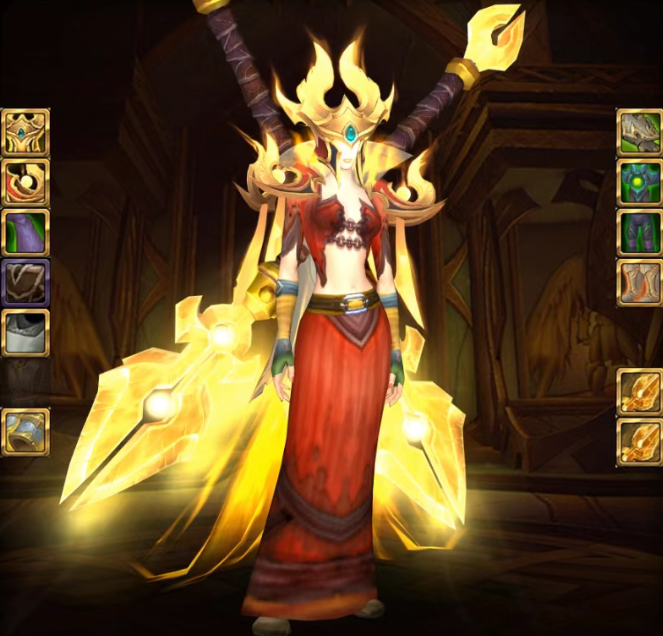Image resolution: width=663 pixels, height=636 pixels.
Task: Choose the purple cloak slot
Action: tap(25, 233)
